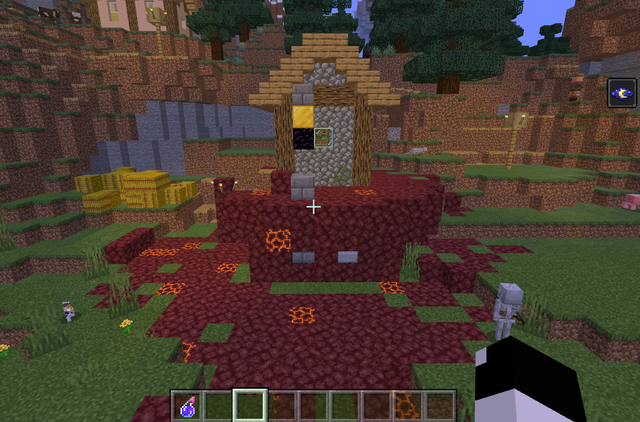Select the blue potion hotbar slot

point(187,406)
